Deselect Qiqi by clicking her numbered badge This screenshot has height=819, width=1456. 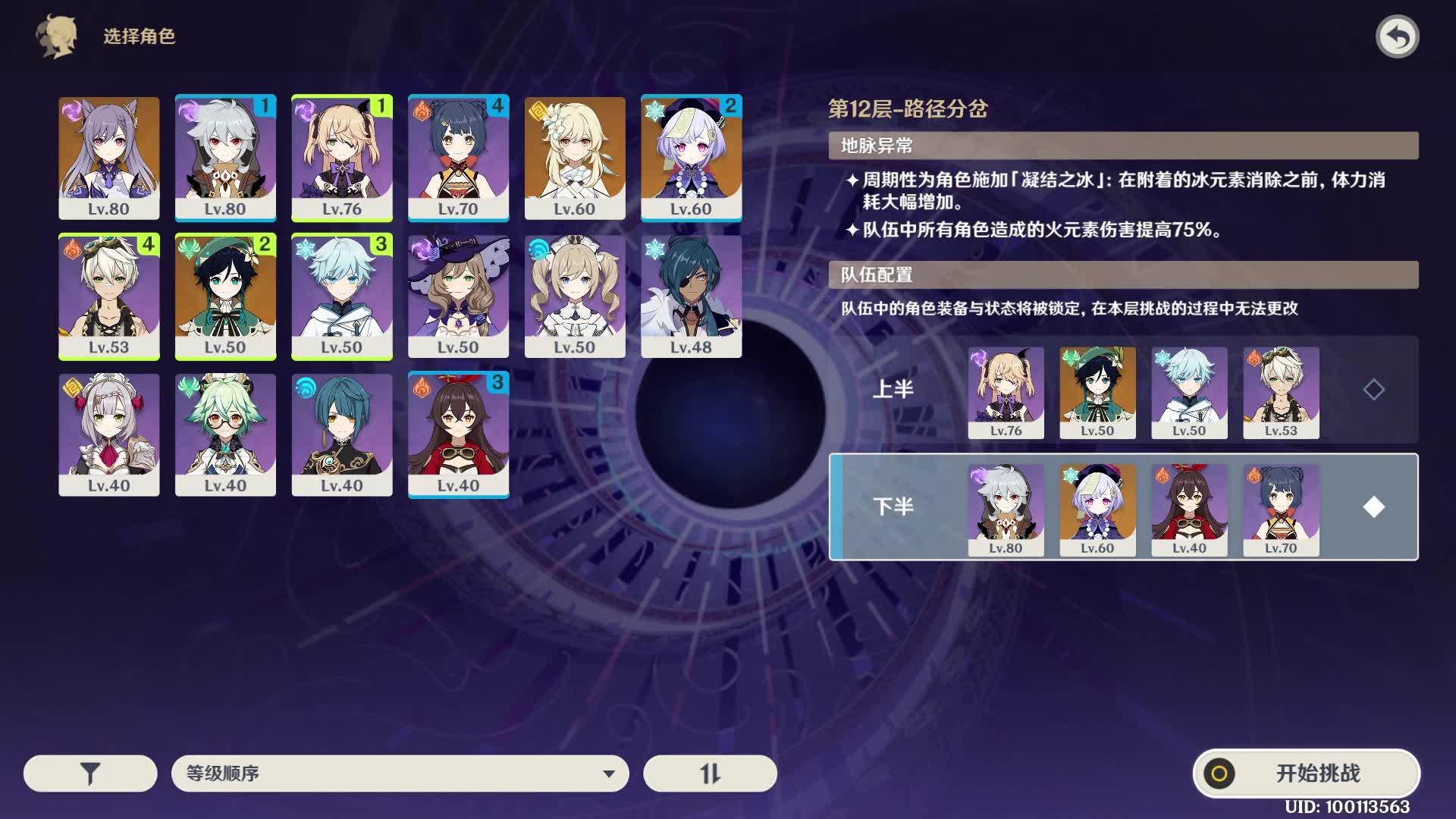pos(730,106)
